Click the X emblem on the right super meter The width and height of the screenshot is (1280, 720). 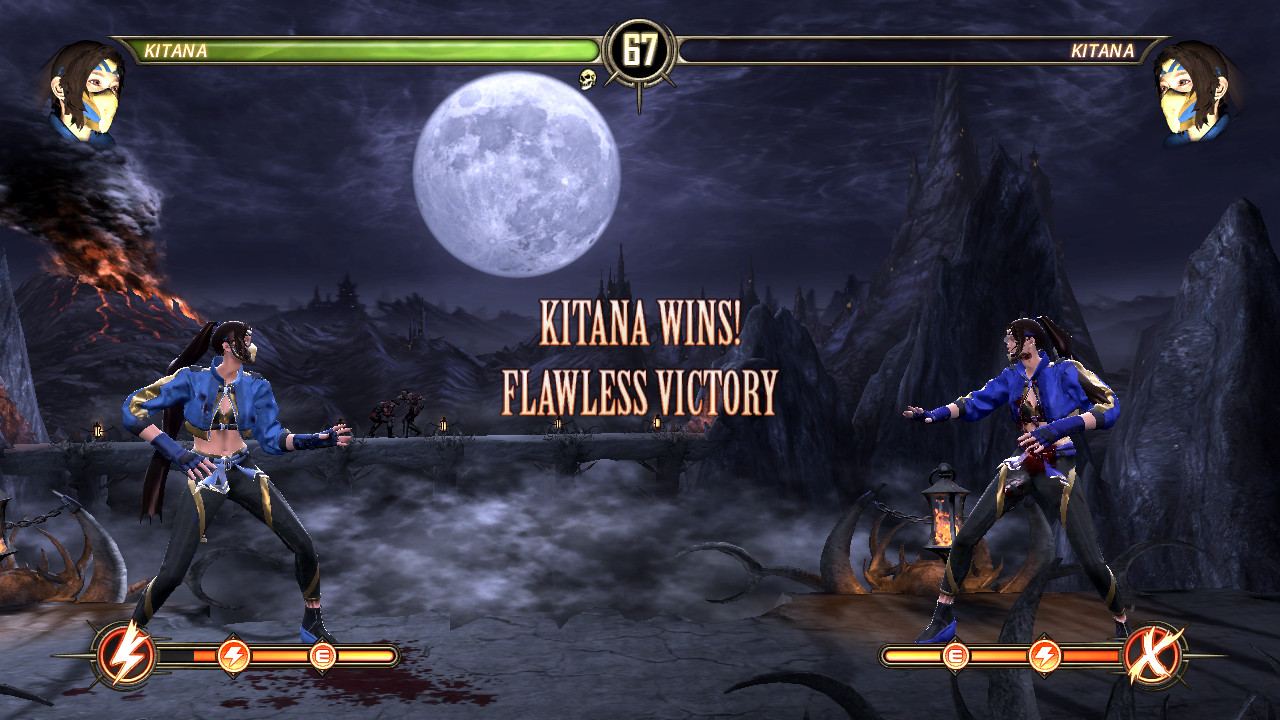(x=1150, y=655)
